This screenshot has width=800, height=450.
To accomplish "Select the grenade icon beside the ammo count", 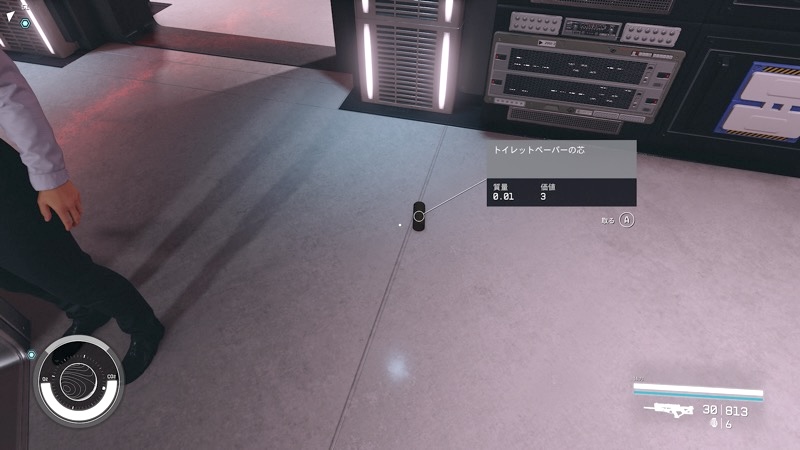I will pos(713,424).
